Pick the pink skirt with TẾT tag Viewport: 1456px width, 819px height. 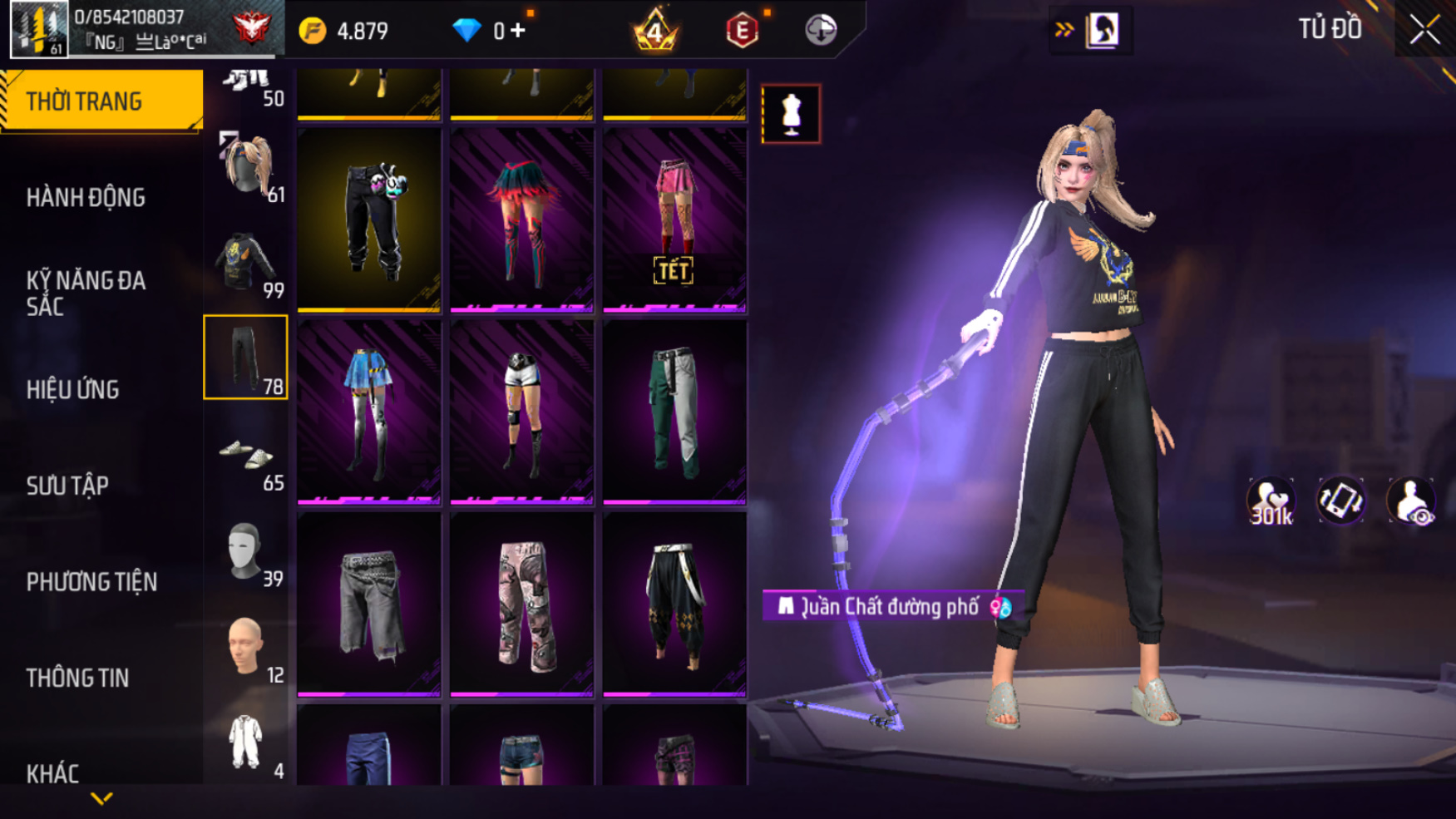pos(674,220)
